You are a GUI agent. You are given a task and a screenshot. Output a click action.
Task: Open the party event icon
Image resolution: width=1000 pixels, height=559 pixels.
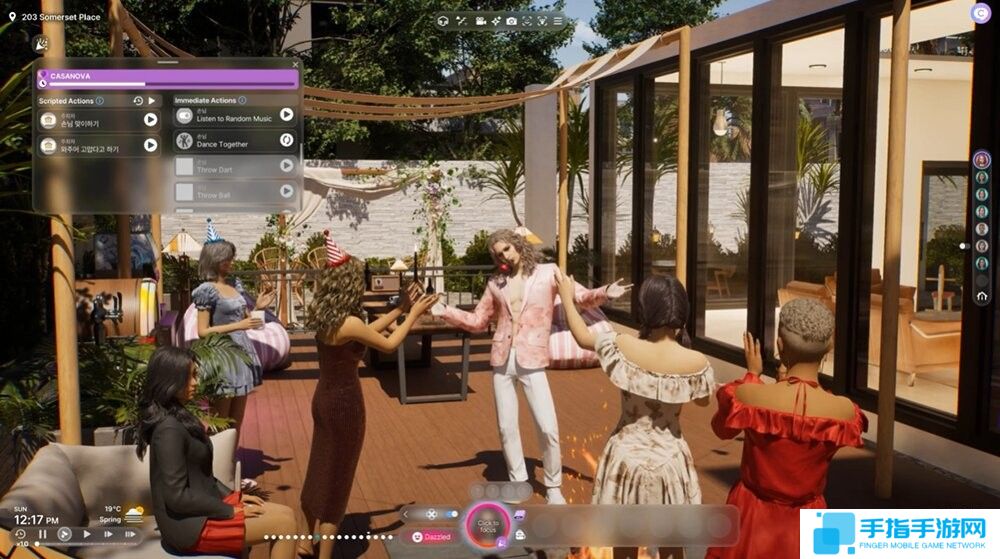pyautogui.click(x=39, y=45)
